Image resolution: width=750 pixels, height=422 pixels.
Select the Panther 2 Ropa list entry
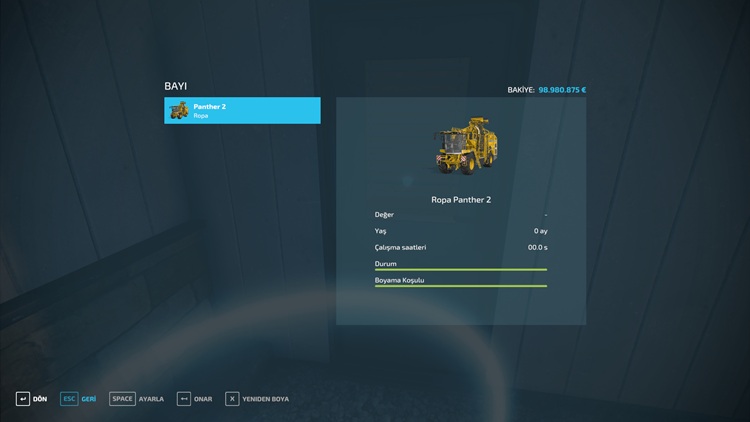pos(242,110)
